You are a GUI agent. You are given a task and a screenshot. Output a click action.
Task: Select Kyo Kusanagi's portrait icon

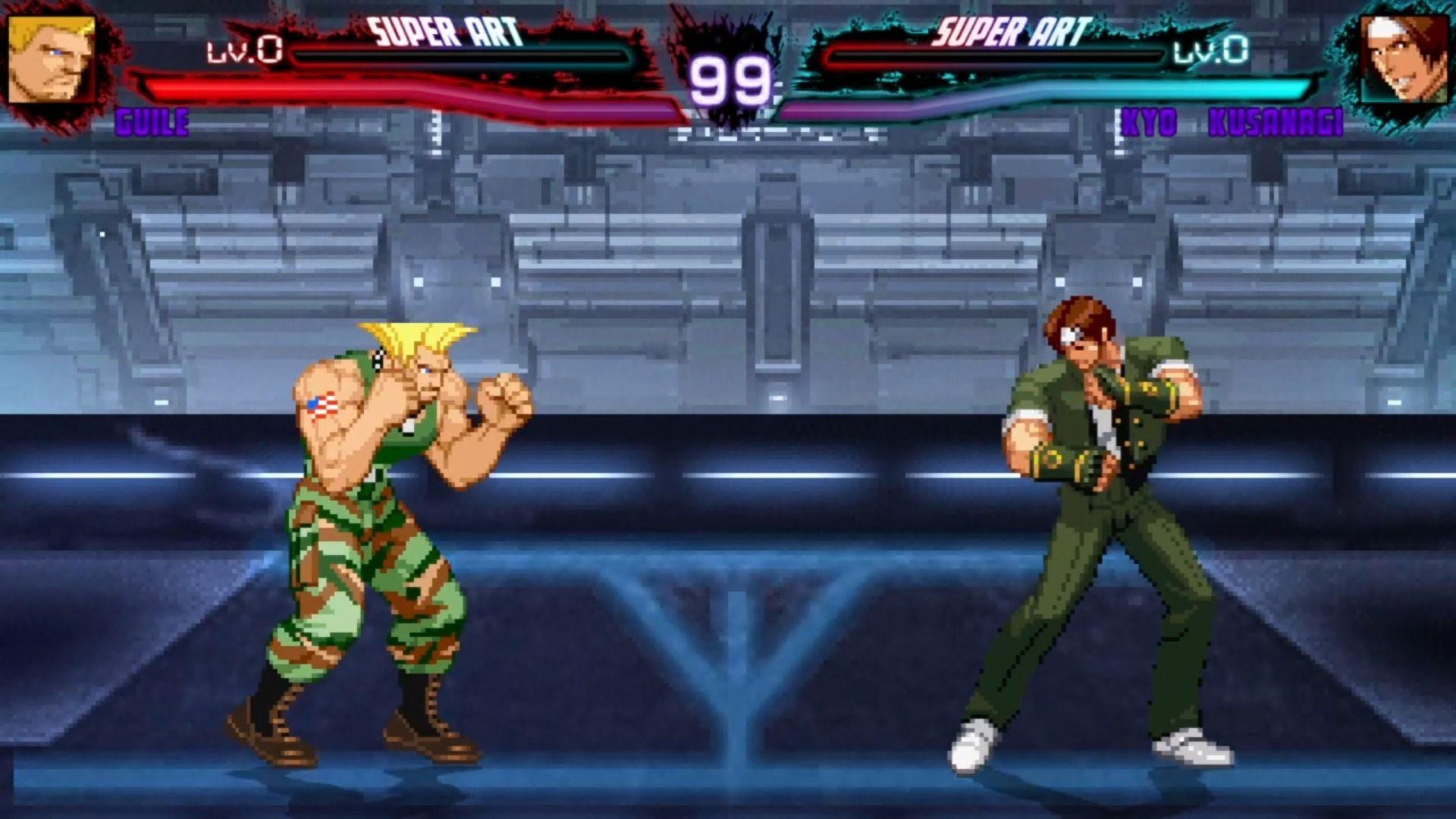click(x=1404, y=58)
